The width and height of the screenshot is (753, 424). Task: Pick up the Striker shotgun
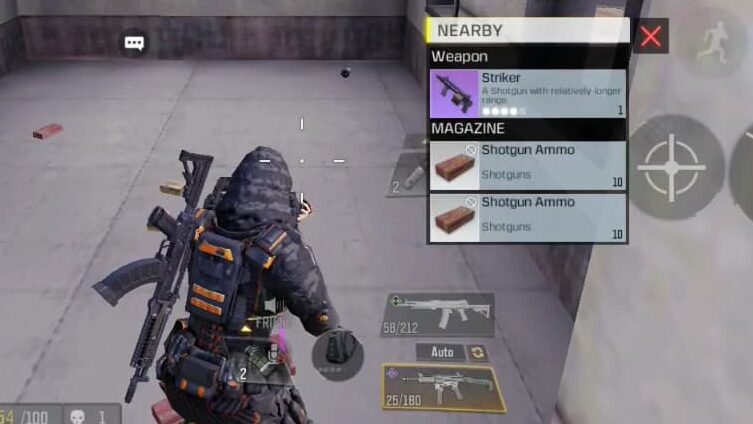(527, 93)
